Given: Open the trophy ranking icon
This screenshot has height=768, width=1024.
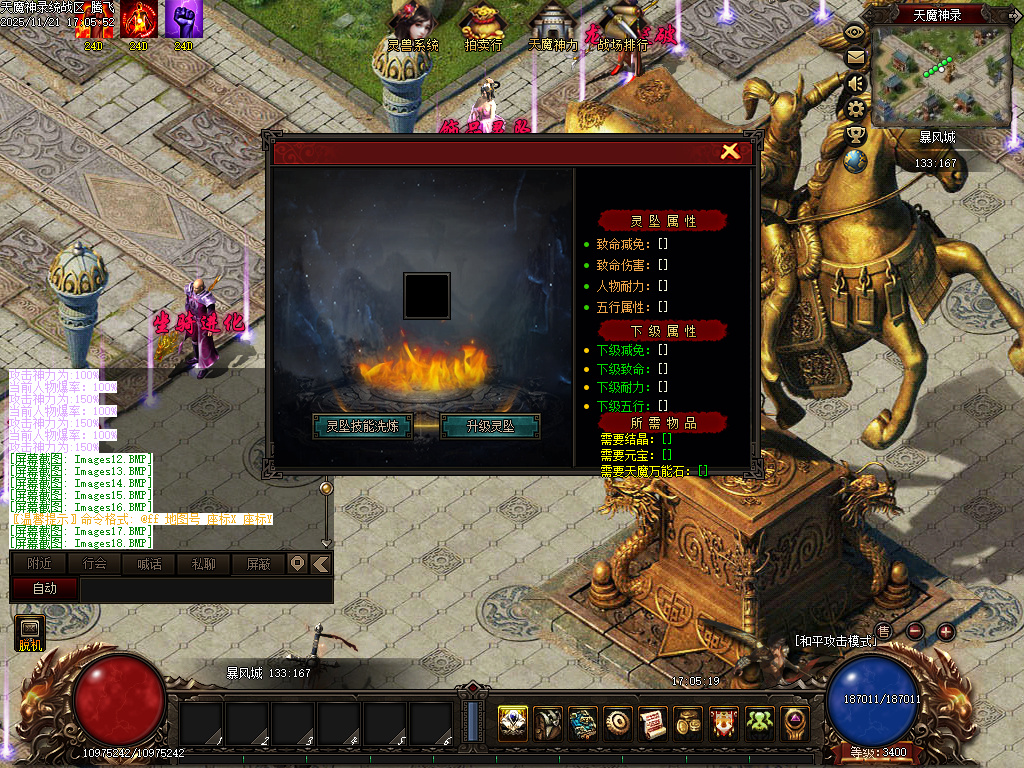Looking at the screenshot, I should coord(855,134).
